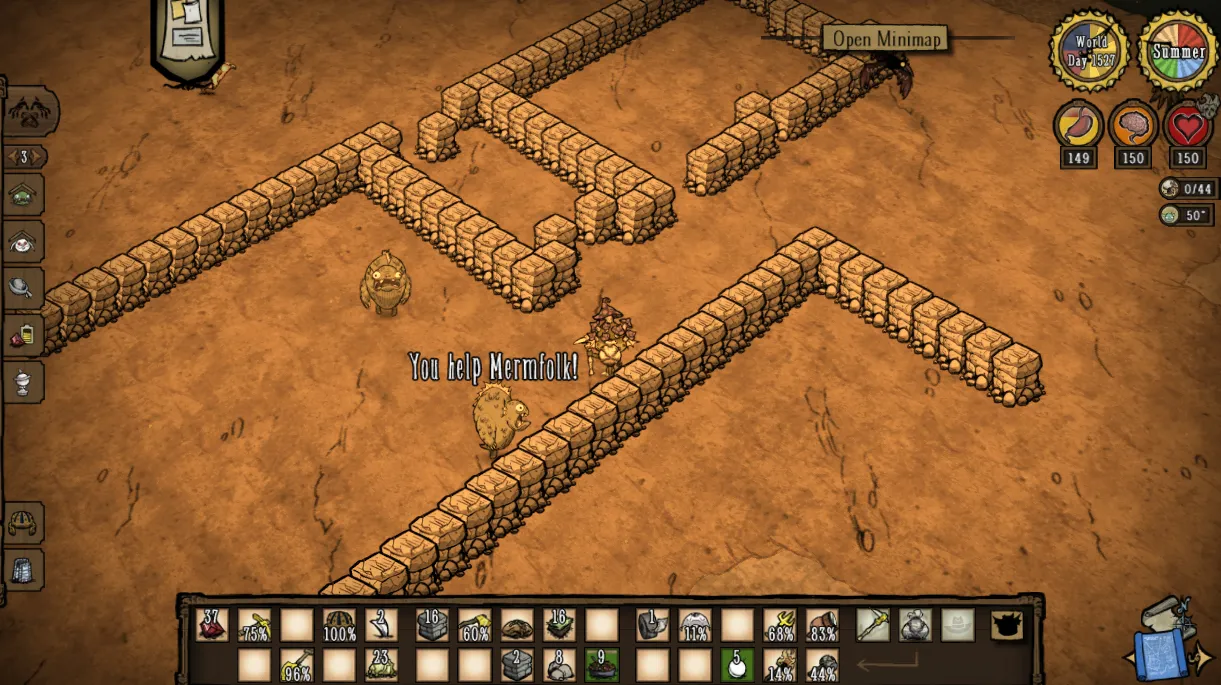
Task: Select the 83% durability item slot
Action: (822, 625)
